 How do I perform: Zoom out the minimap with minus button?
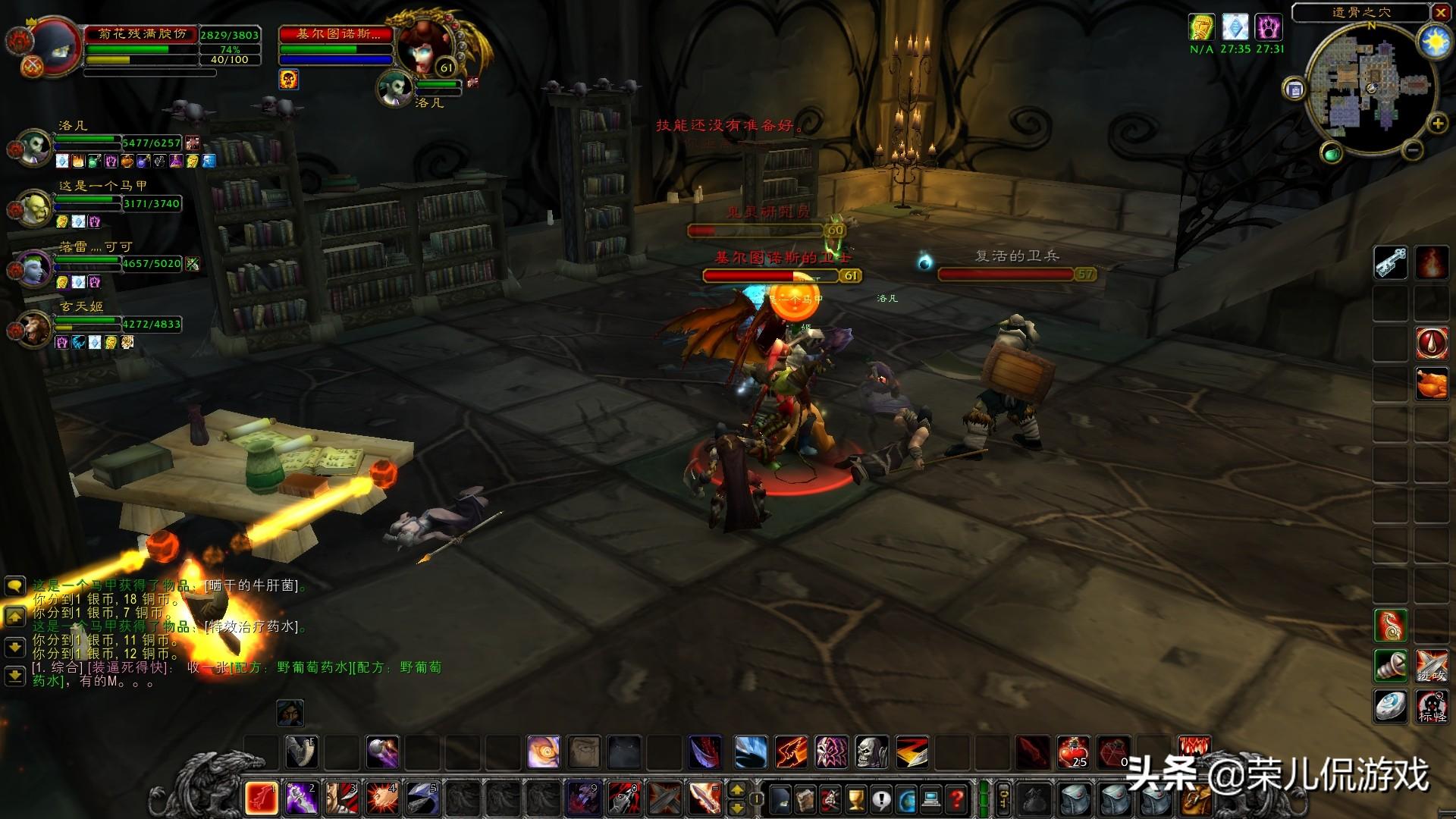pyautogui.click(x=1412, y=150)
